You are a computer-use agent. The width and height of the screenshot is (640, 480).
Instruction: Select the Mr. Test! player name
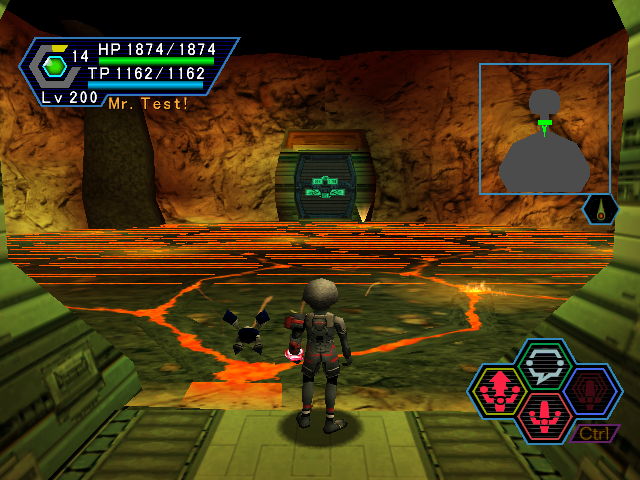click(x=148, y=104)
